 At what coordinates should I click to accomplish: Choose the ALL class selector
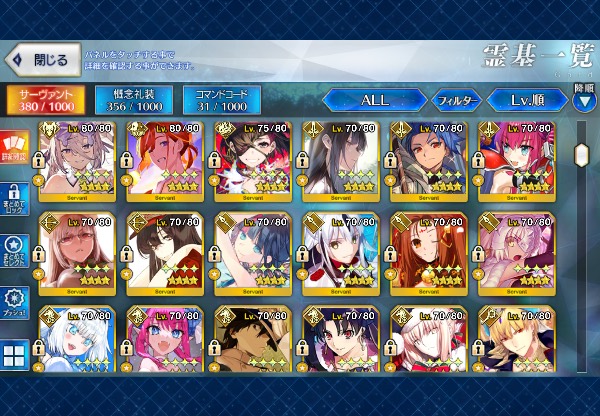(x=374, y=100)
